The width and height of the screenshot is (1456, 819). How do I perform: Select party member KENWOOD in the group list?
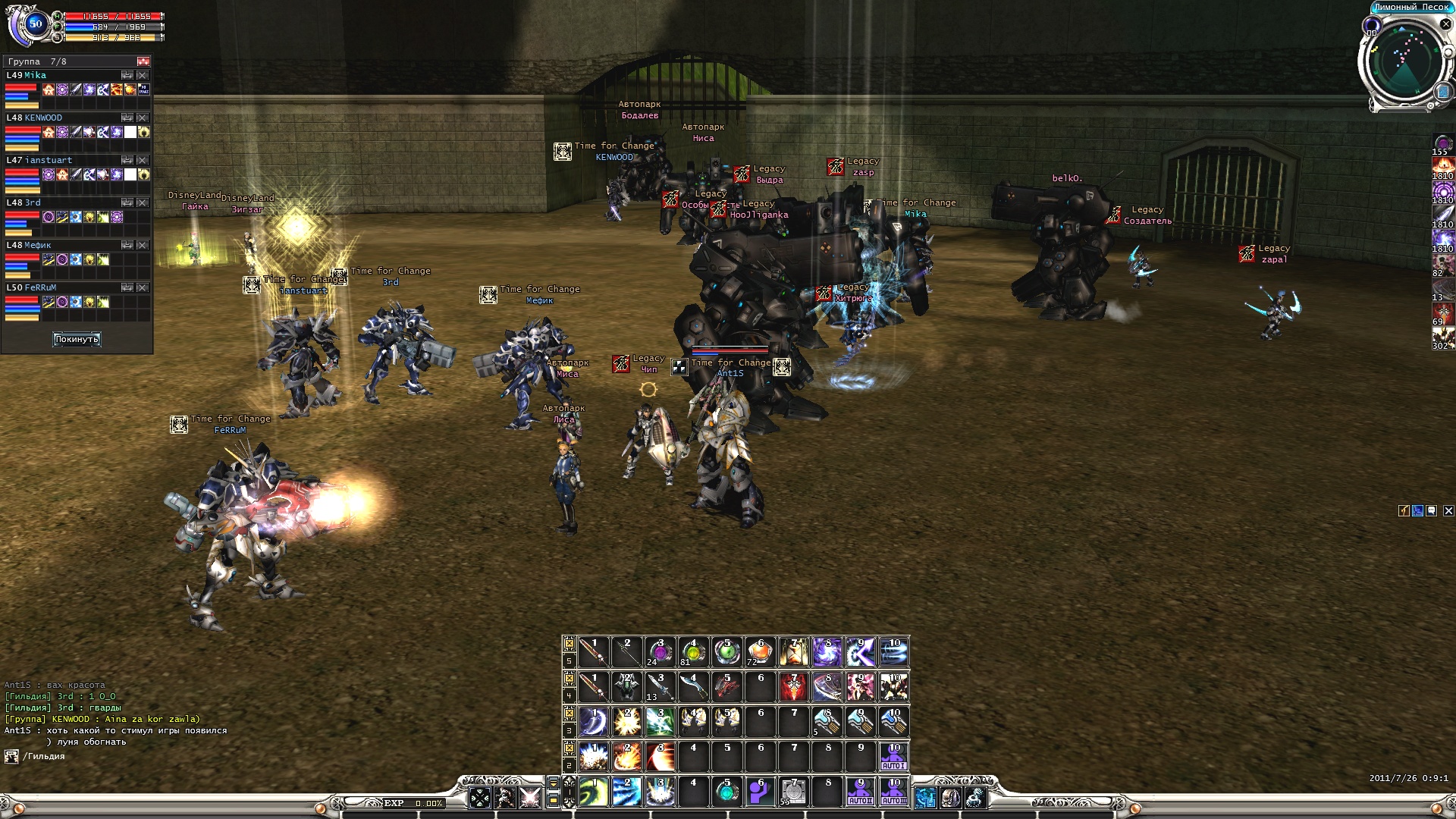coord(43,118)
